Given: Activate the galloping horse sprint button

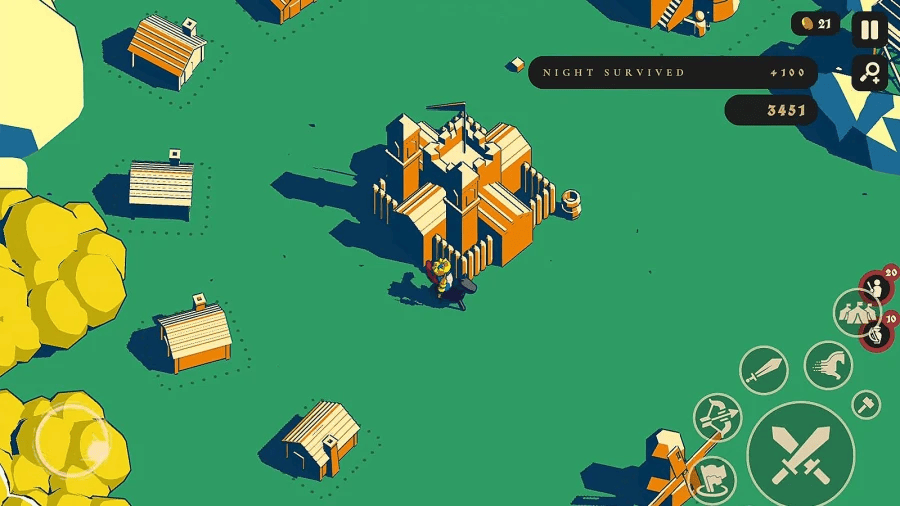Looking at the screenshot, I should (828, 364).
